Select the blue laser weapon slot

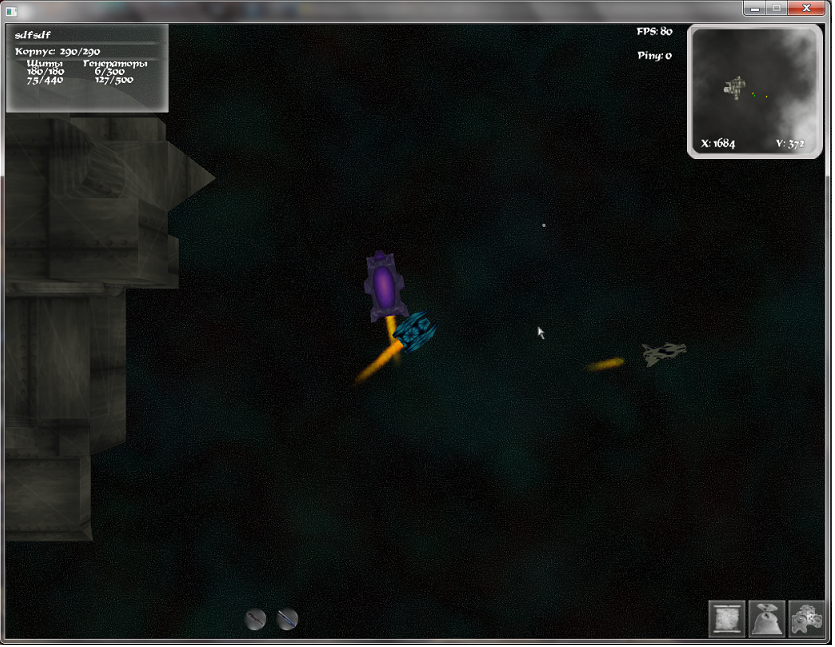287,619
